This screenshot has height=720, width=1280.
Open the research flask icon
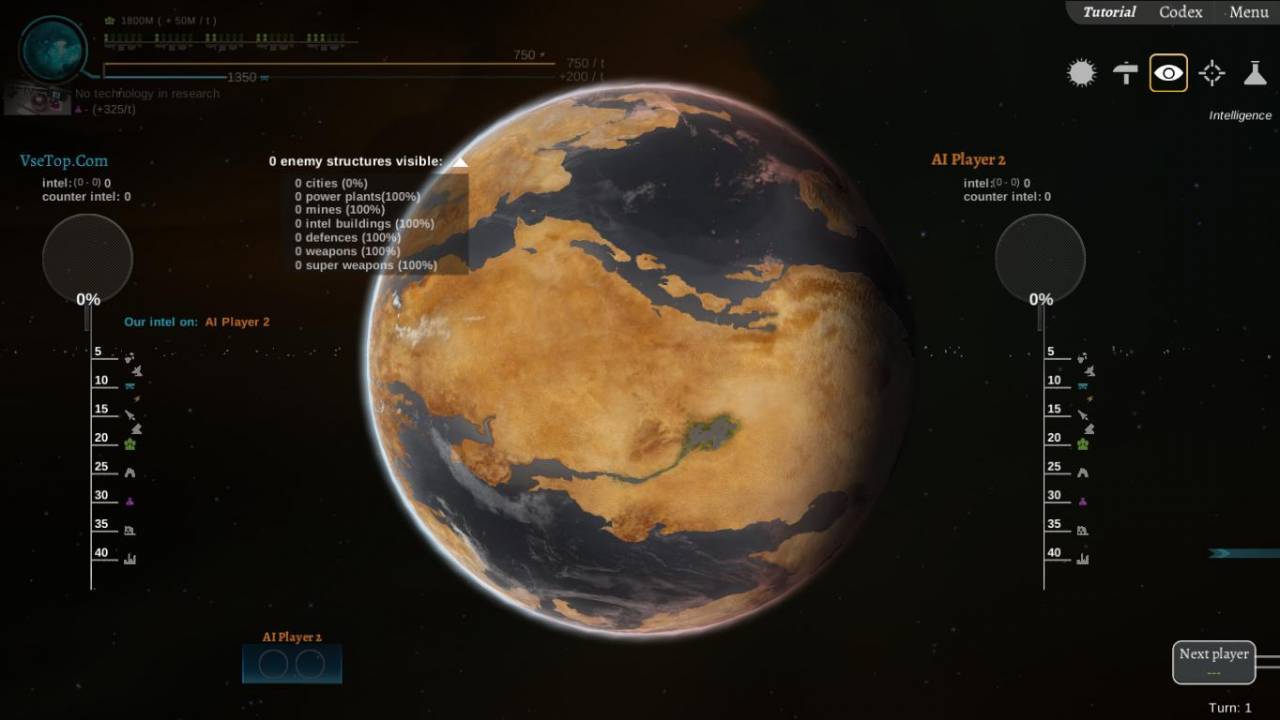(1255, 73)
